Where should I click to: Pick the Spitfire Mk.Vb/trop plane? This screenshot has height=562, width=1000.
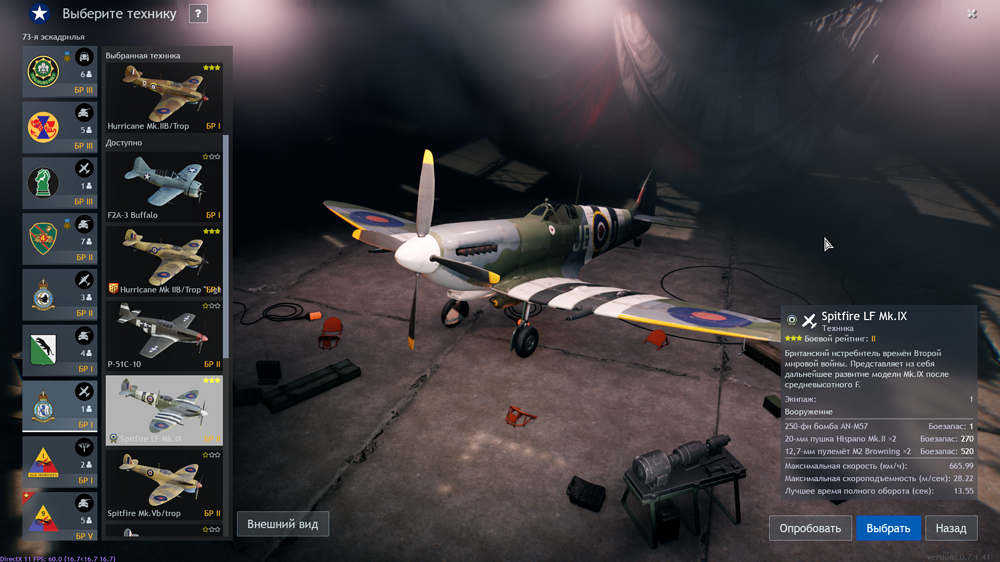[x=164, y=484]
